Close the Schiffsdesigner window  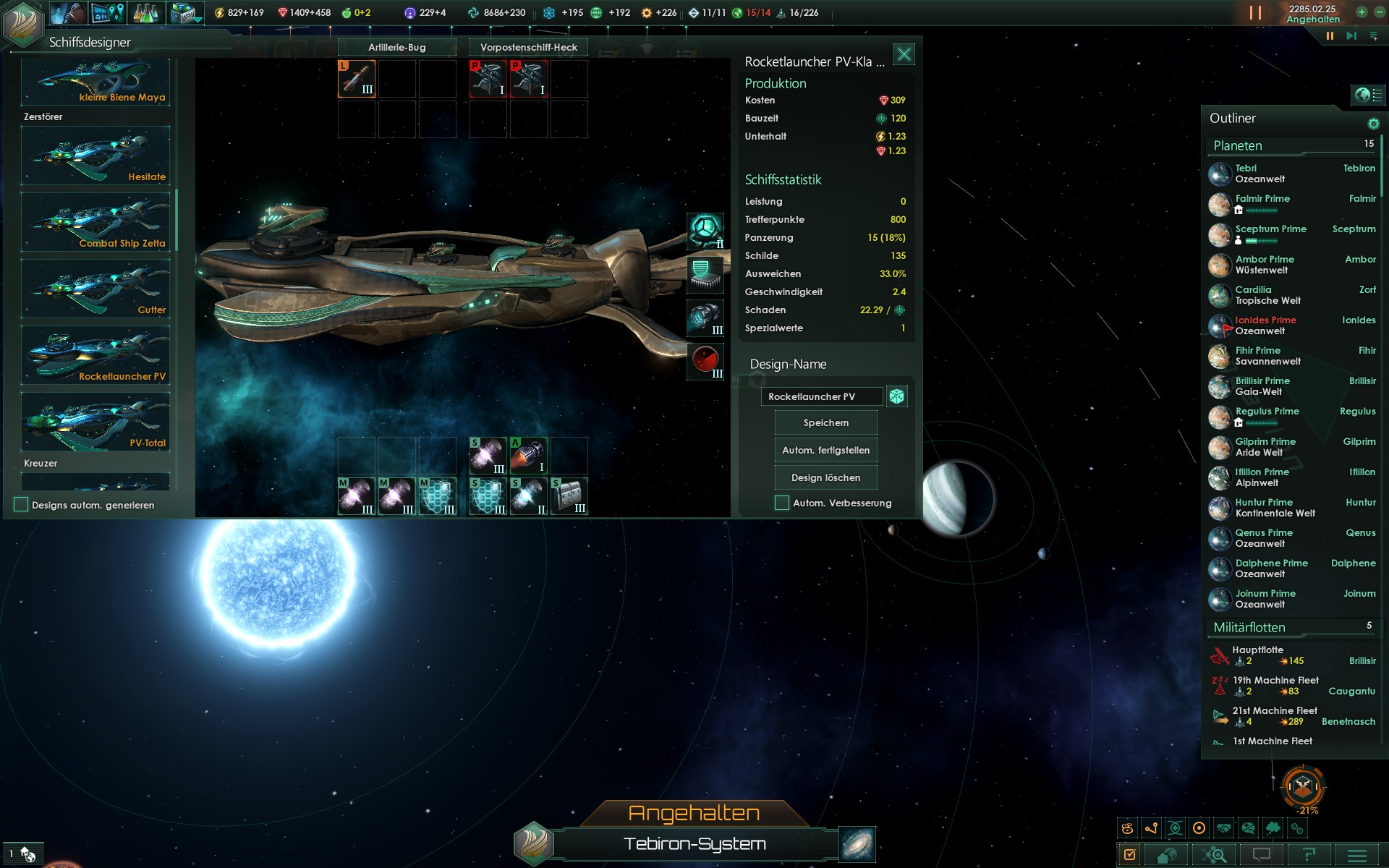click(904, 54)
